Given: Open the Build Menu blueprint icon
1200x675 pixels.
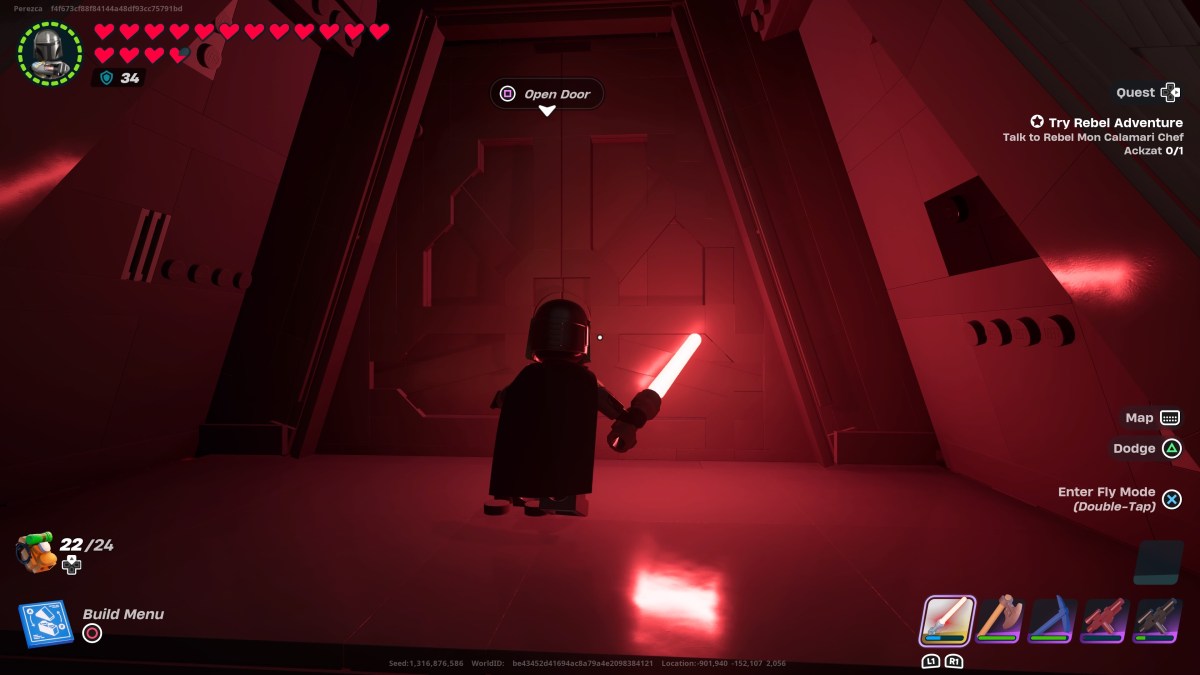Looking at the screenshot, I should pos(45,624).
